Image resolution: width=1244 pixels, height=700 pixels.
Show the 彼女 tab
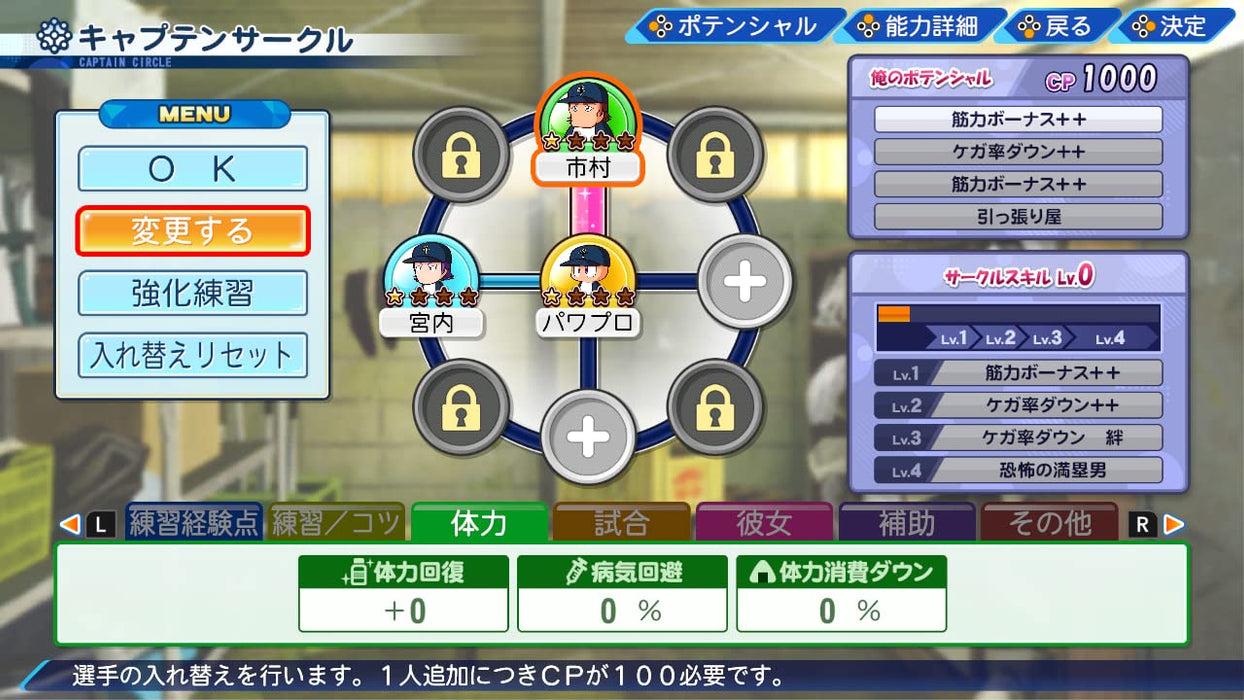click(x=764, y=522)
